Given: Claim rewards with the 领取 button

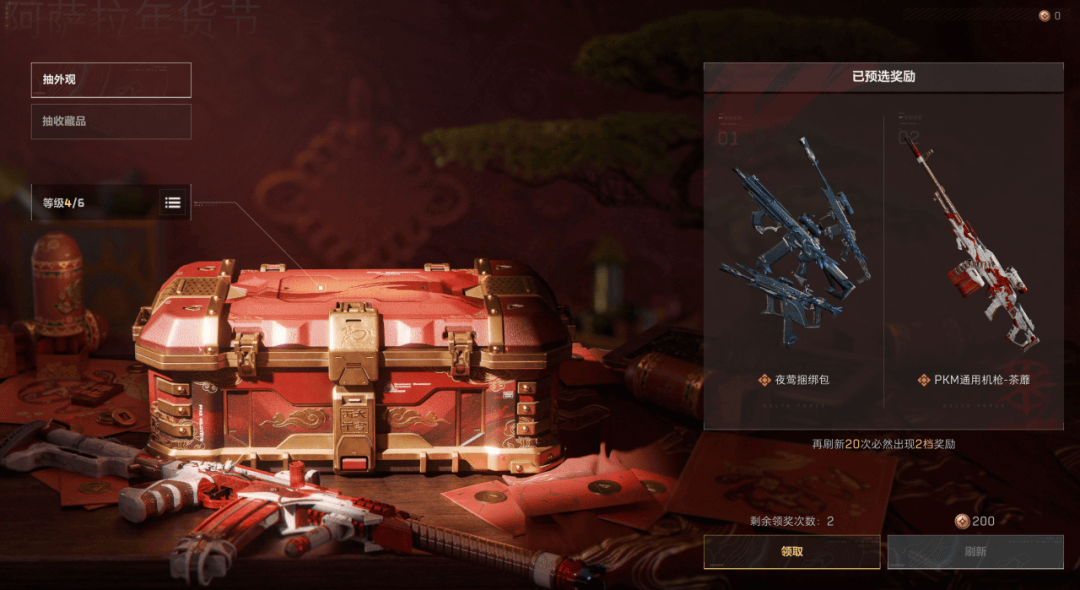Looking at the screenshot, I should click(791, 552).
